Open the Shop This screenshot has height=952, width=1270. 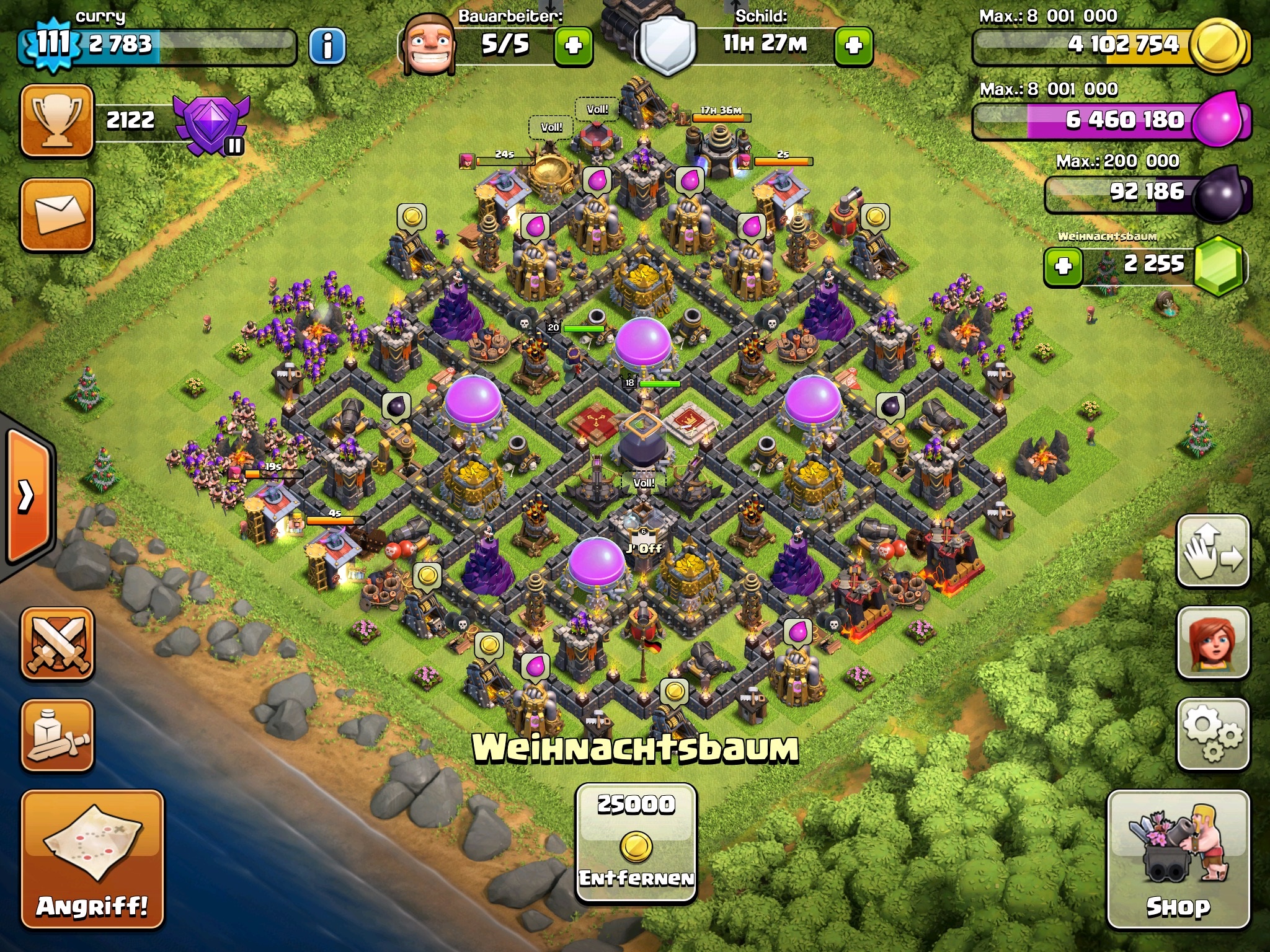[x=1178, y=858]
